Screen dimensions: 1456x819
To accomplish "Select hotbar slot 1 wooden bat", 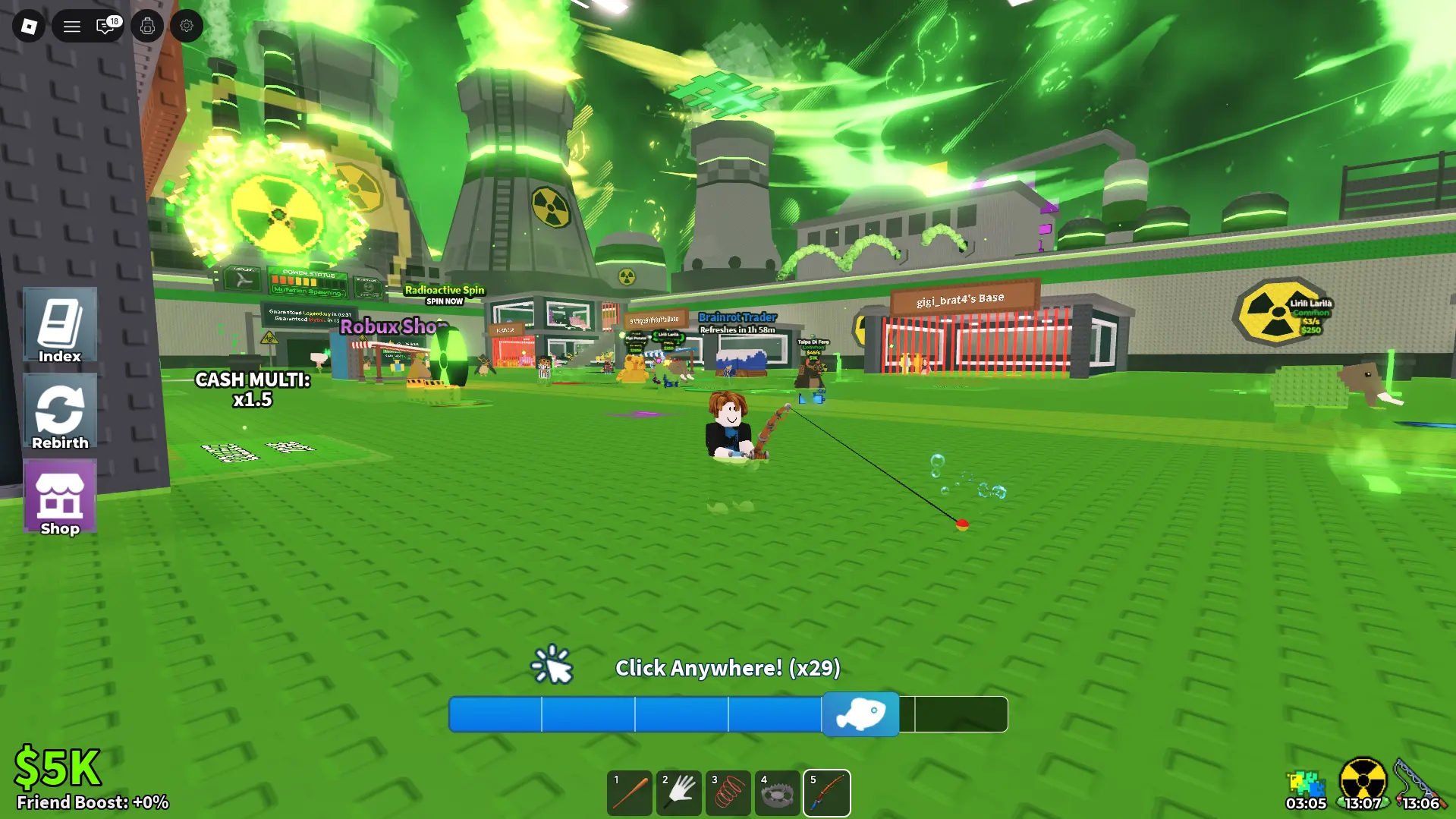I will tap(629, 792).
